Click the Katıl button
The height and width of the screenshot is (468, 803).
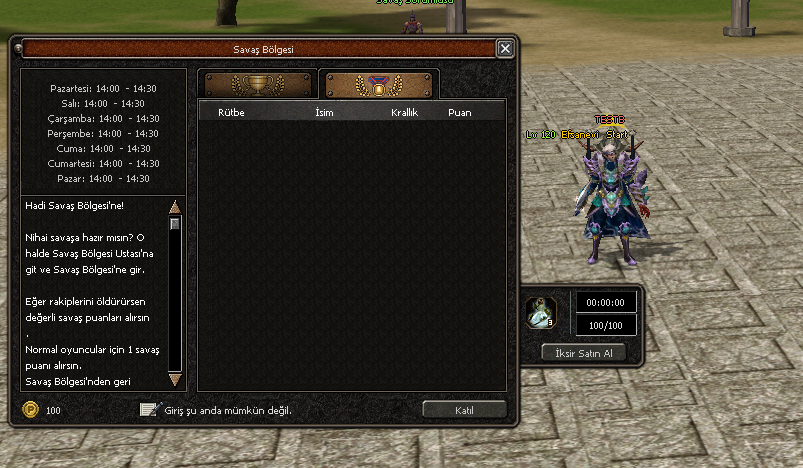click(x=464, y=409)
